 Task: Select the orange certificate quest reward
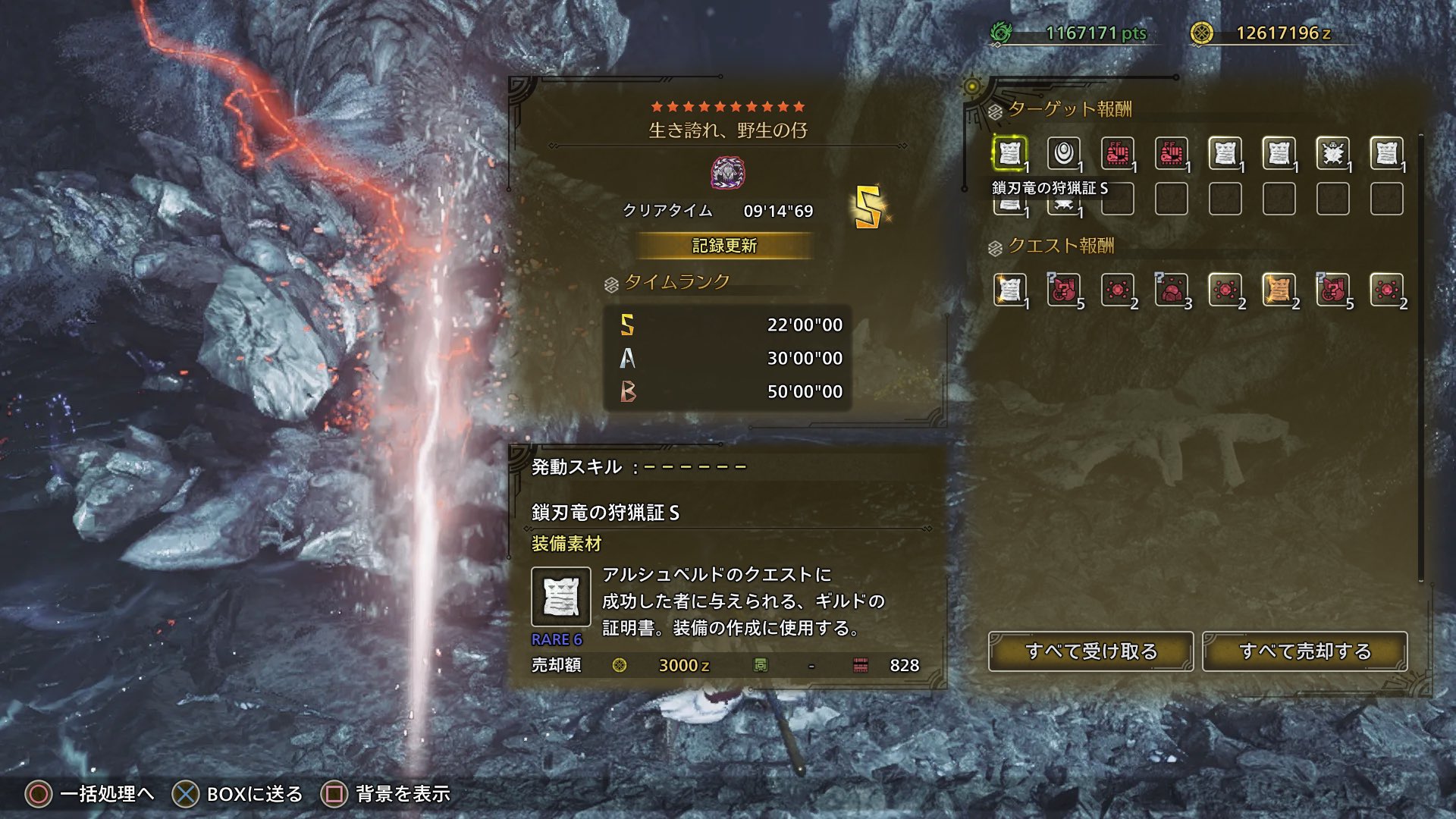point(1279,290)
